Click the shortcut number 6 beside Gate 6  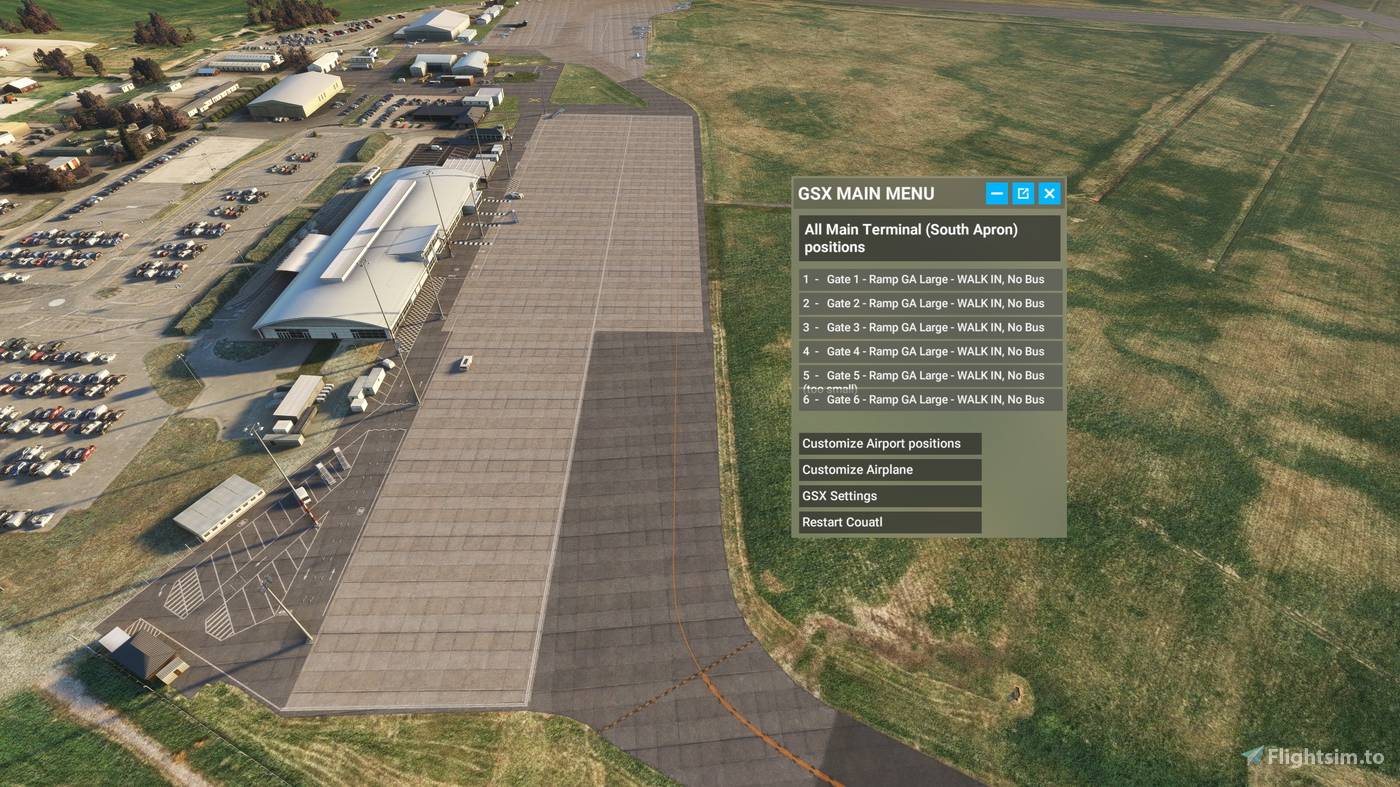click(x=806, y=399)
